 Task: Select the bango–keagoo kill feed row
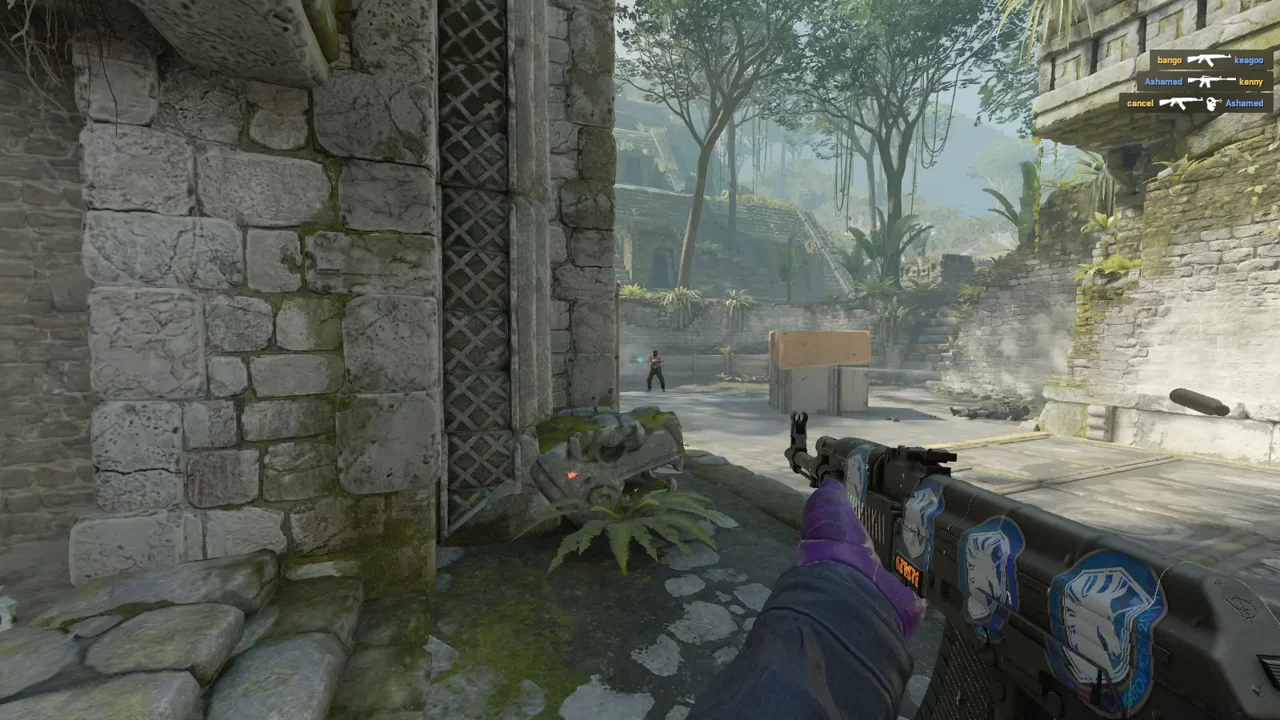coord(1210,60)
